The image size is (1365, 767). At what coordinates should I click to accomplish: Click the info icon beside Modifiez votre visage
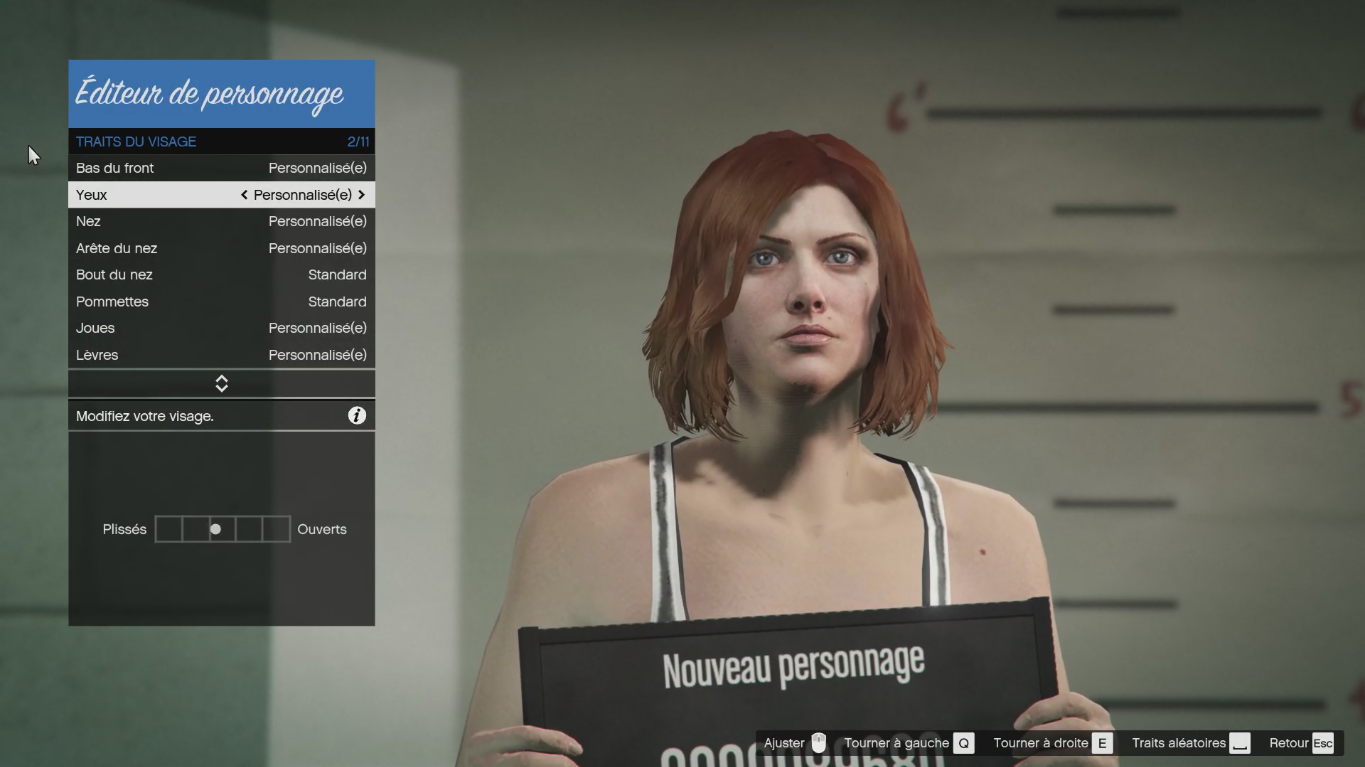pyautogui.click(x=357, y=416)
